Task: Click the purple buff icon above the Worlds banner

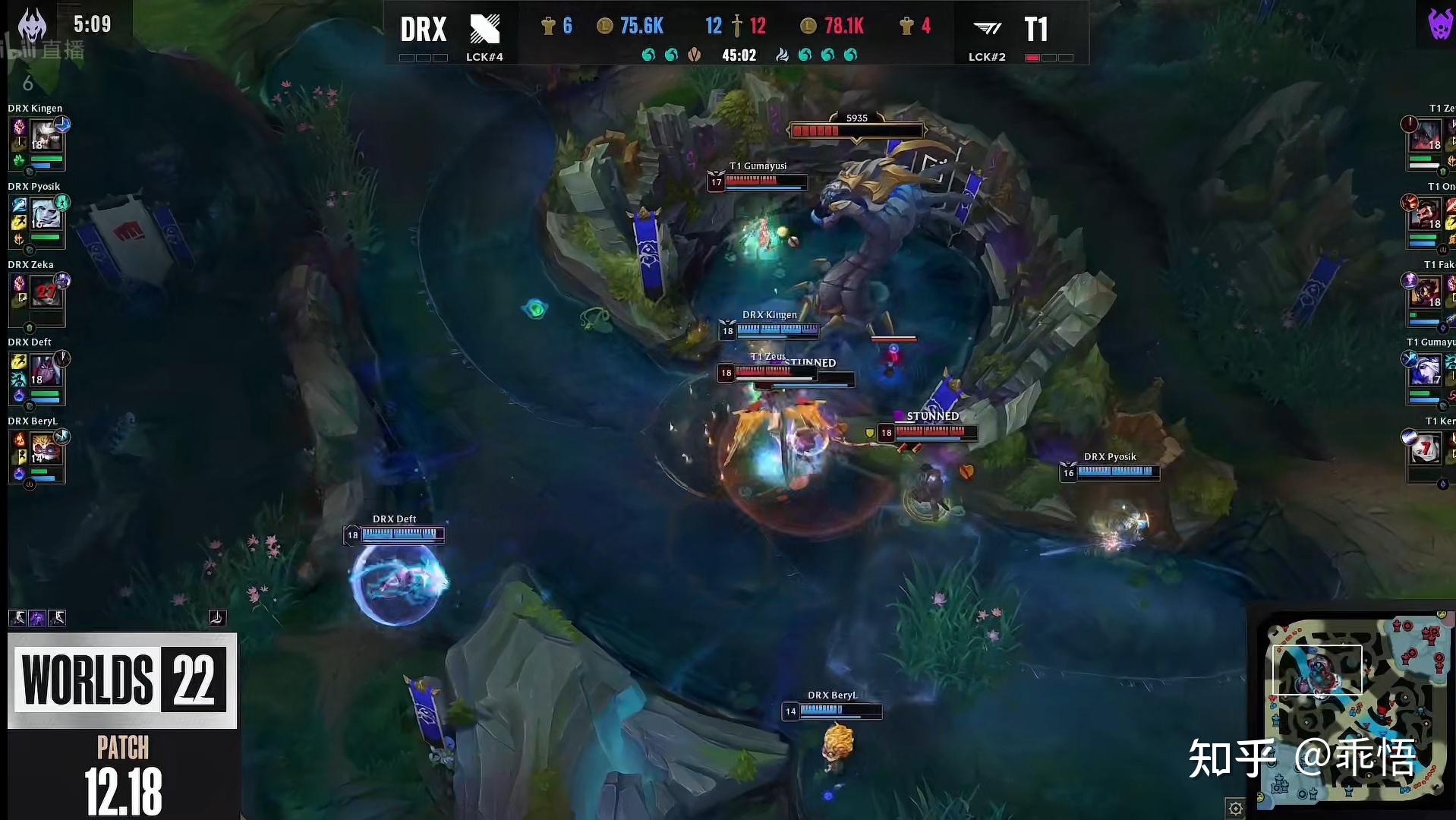Action: click(37, 618)
